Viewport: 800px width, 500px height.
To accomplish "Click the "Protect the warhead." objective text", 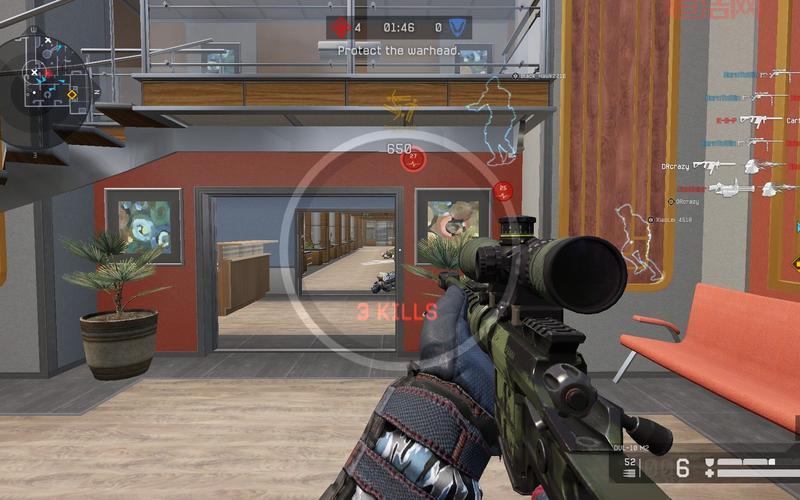I will [x=399, y=50].
